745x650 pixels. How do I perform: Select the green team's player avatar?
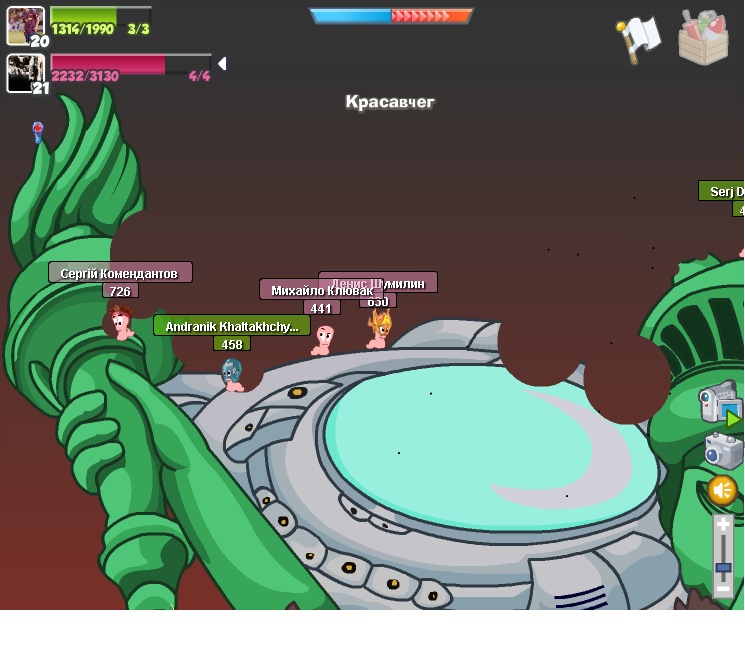click(x=25, y=25)
